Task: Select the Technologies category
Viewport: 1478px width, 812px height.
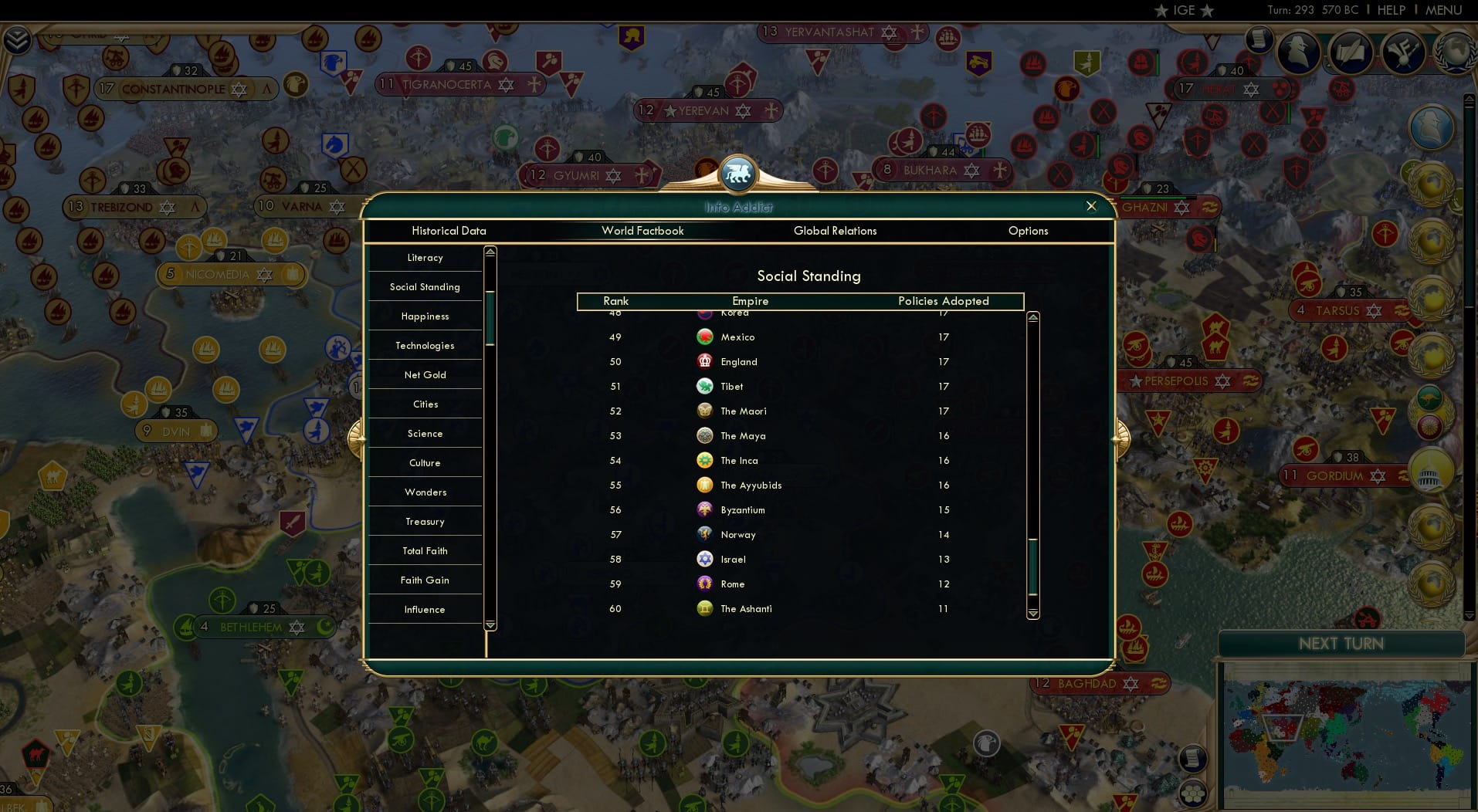Action: click(425, 345)
